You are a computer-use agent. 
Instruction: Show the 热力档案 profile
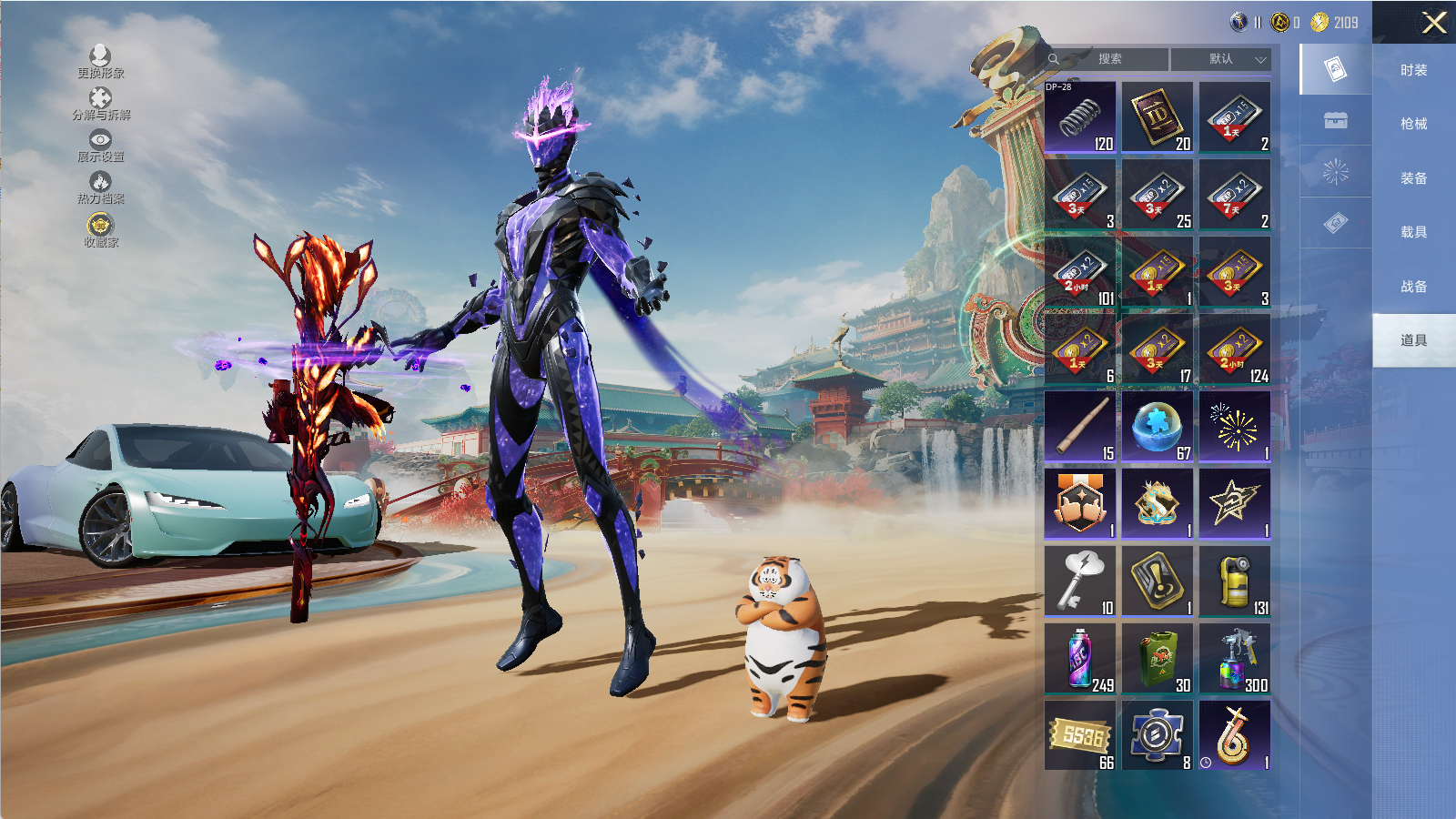click(100, 187)
